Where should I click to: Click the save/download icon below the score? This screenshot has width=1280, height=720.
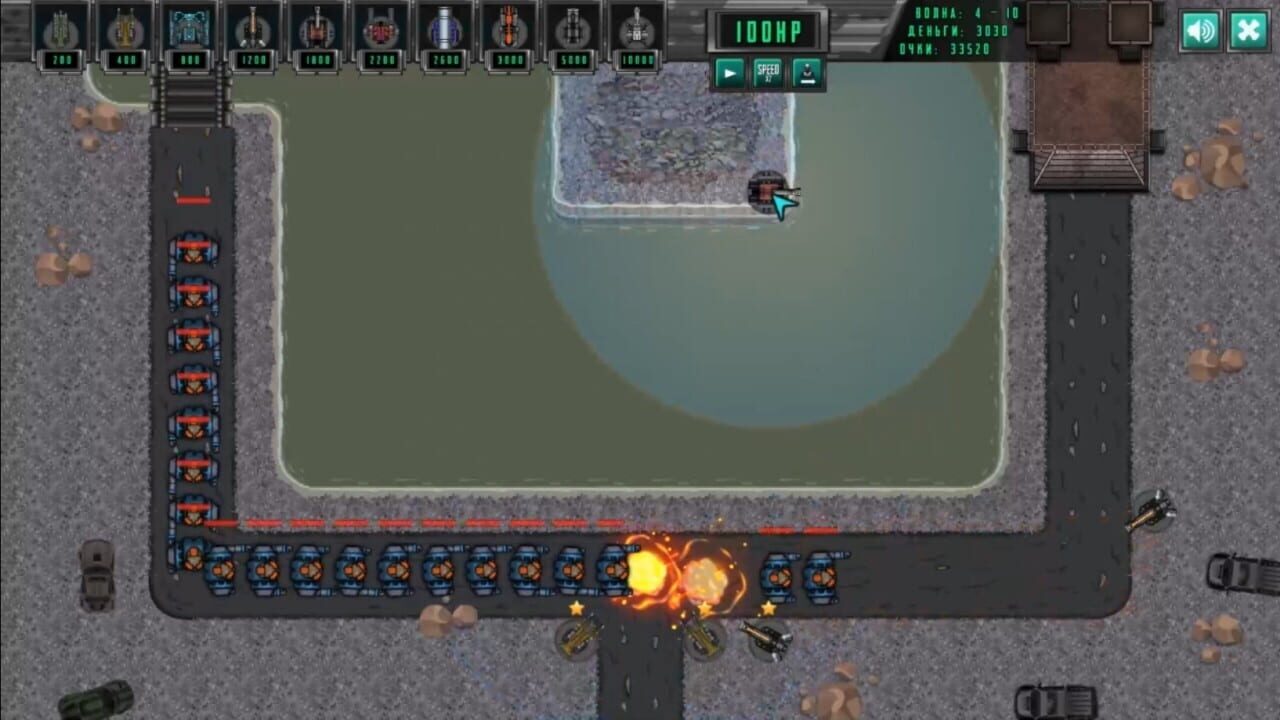808,72
